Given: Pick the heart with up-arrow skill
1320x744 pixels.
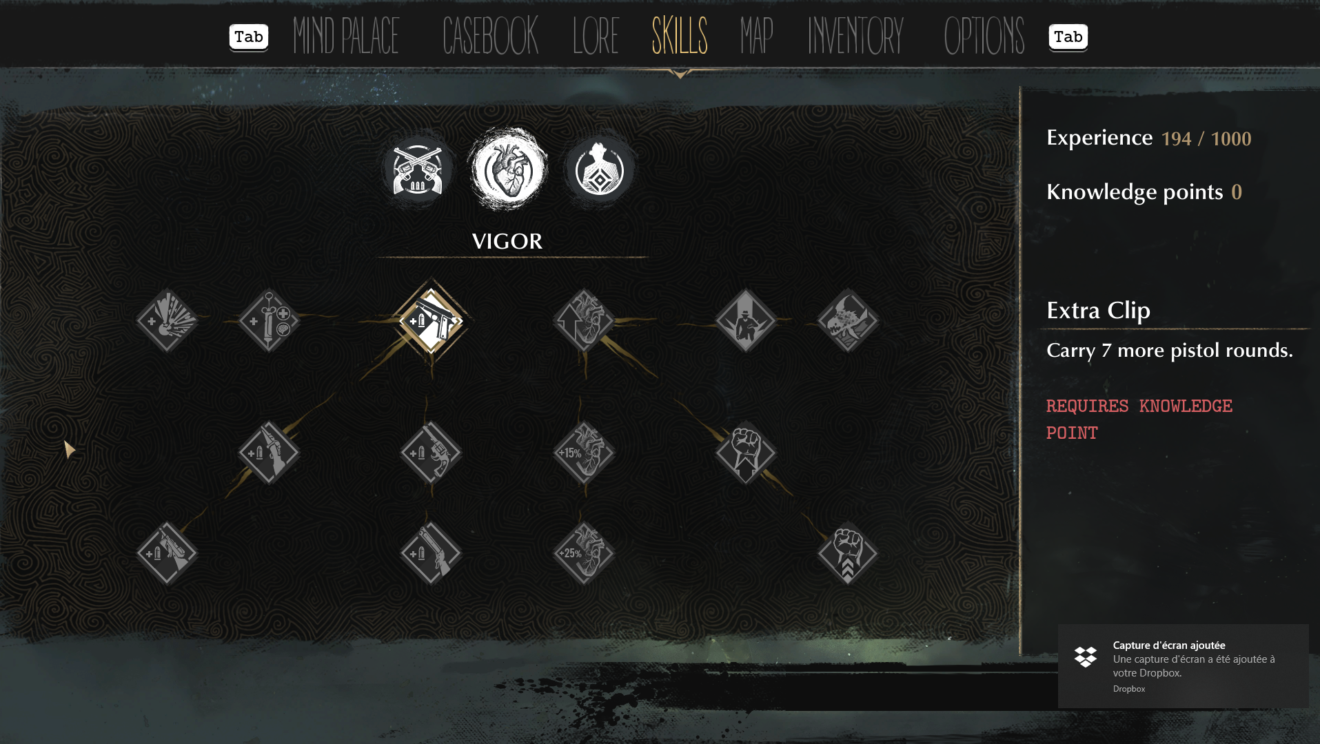Looking at the screenshot, I should coord(584,321).
